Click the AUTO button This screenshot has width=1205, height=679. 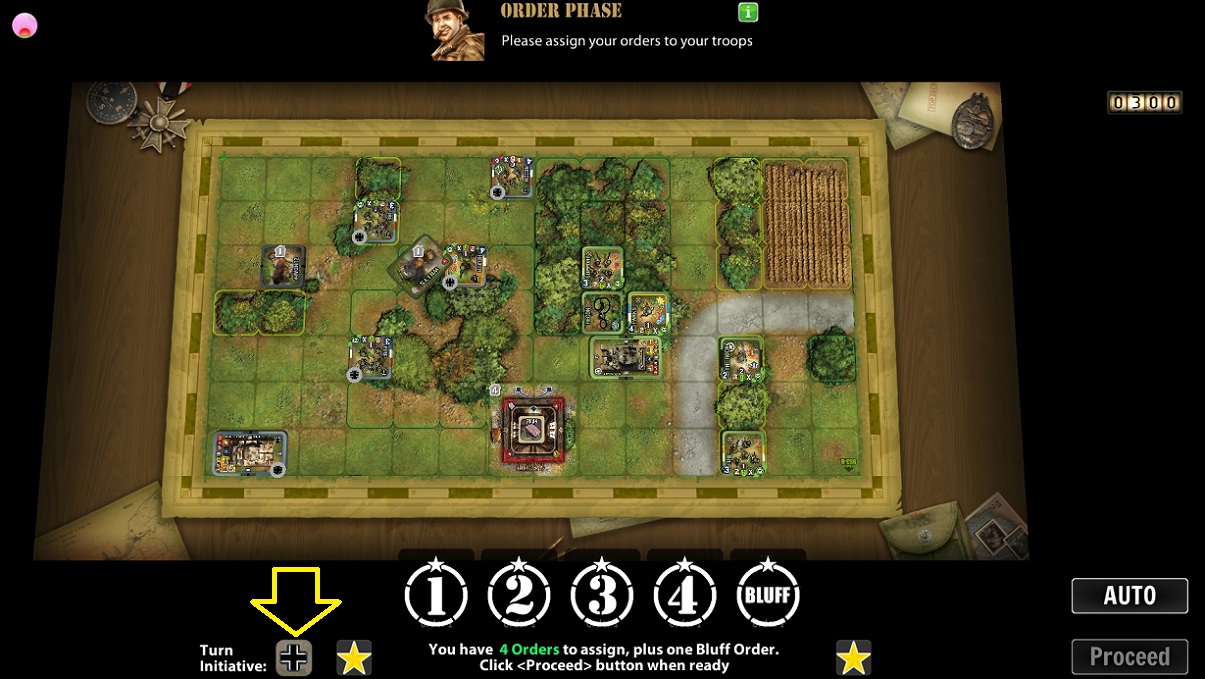click(x=1129, y=596)
